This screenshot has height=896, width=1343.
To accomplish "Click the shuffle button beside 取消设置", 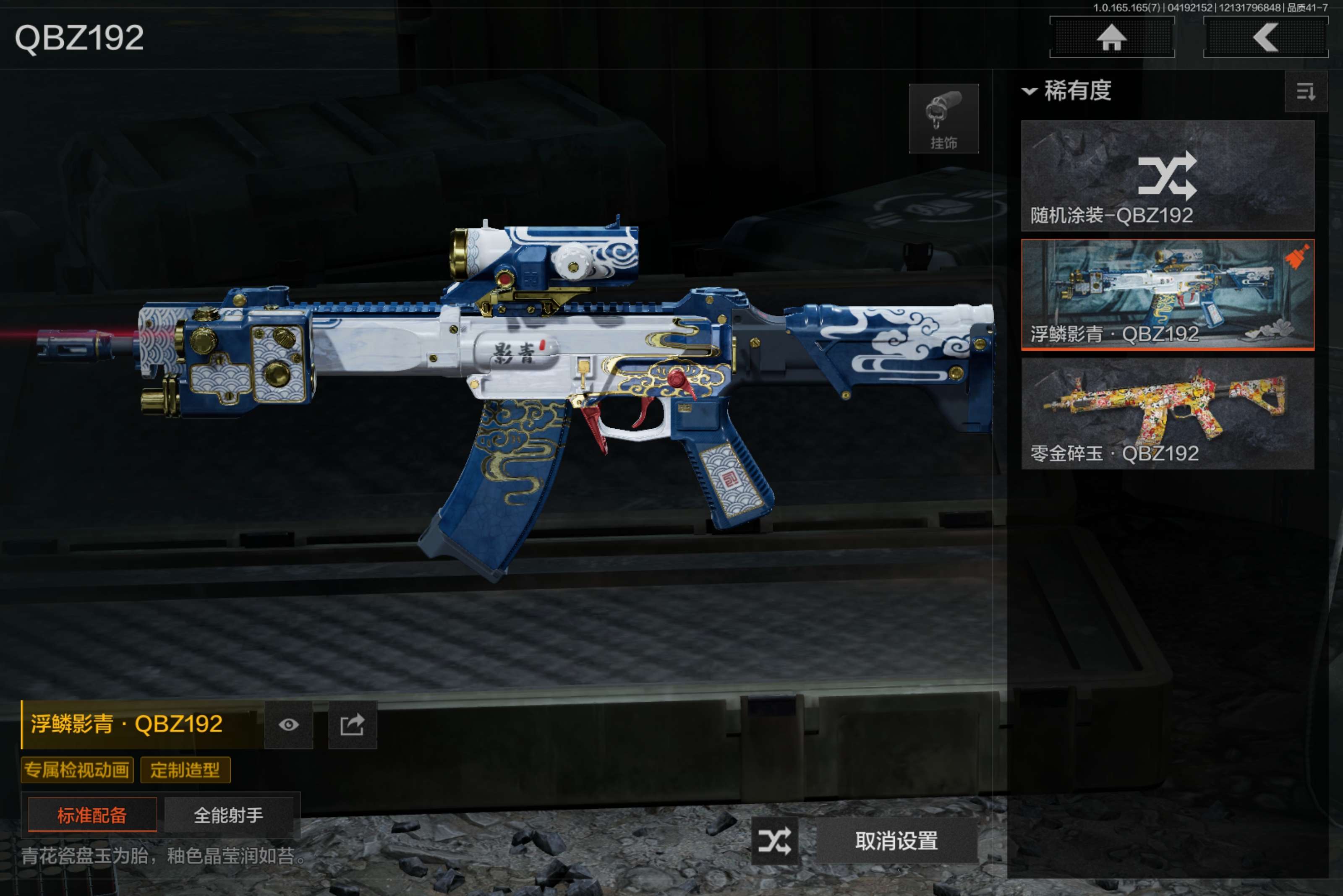I will pyautogui.click(x=775, y=841).
